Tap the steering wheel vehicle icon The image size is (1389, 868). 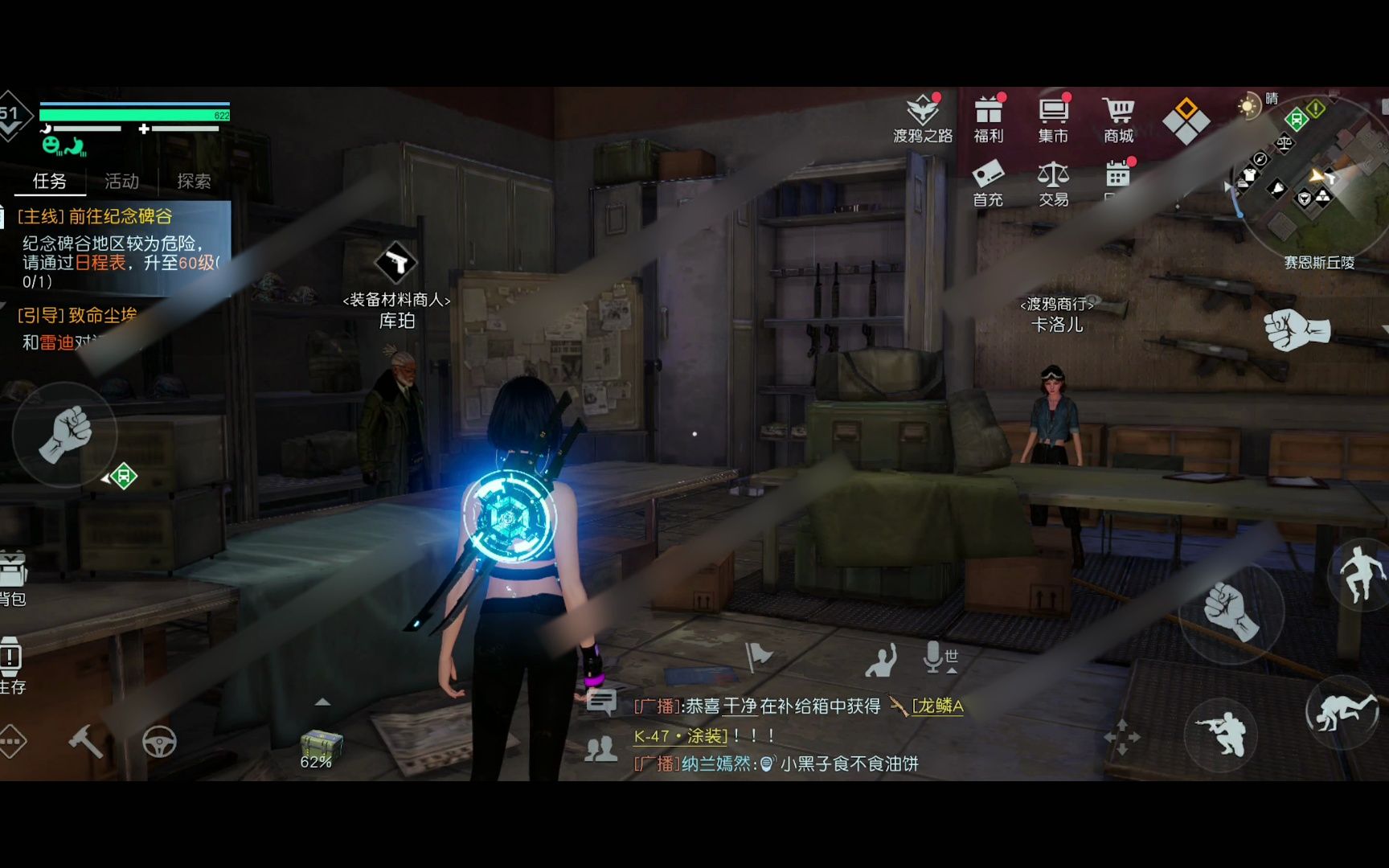(x=159, y=741)
